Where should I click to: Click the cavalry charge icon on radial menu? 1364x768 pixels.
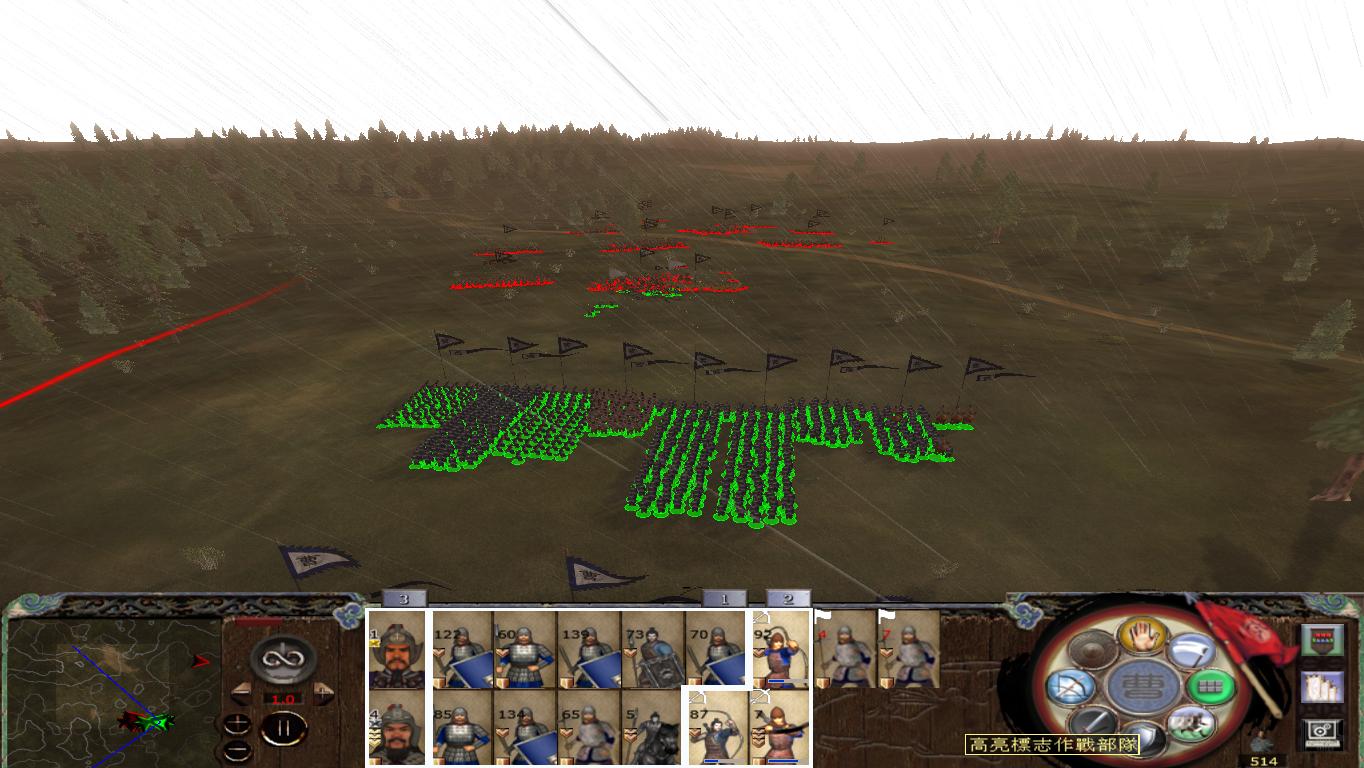point(1190,722)
